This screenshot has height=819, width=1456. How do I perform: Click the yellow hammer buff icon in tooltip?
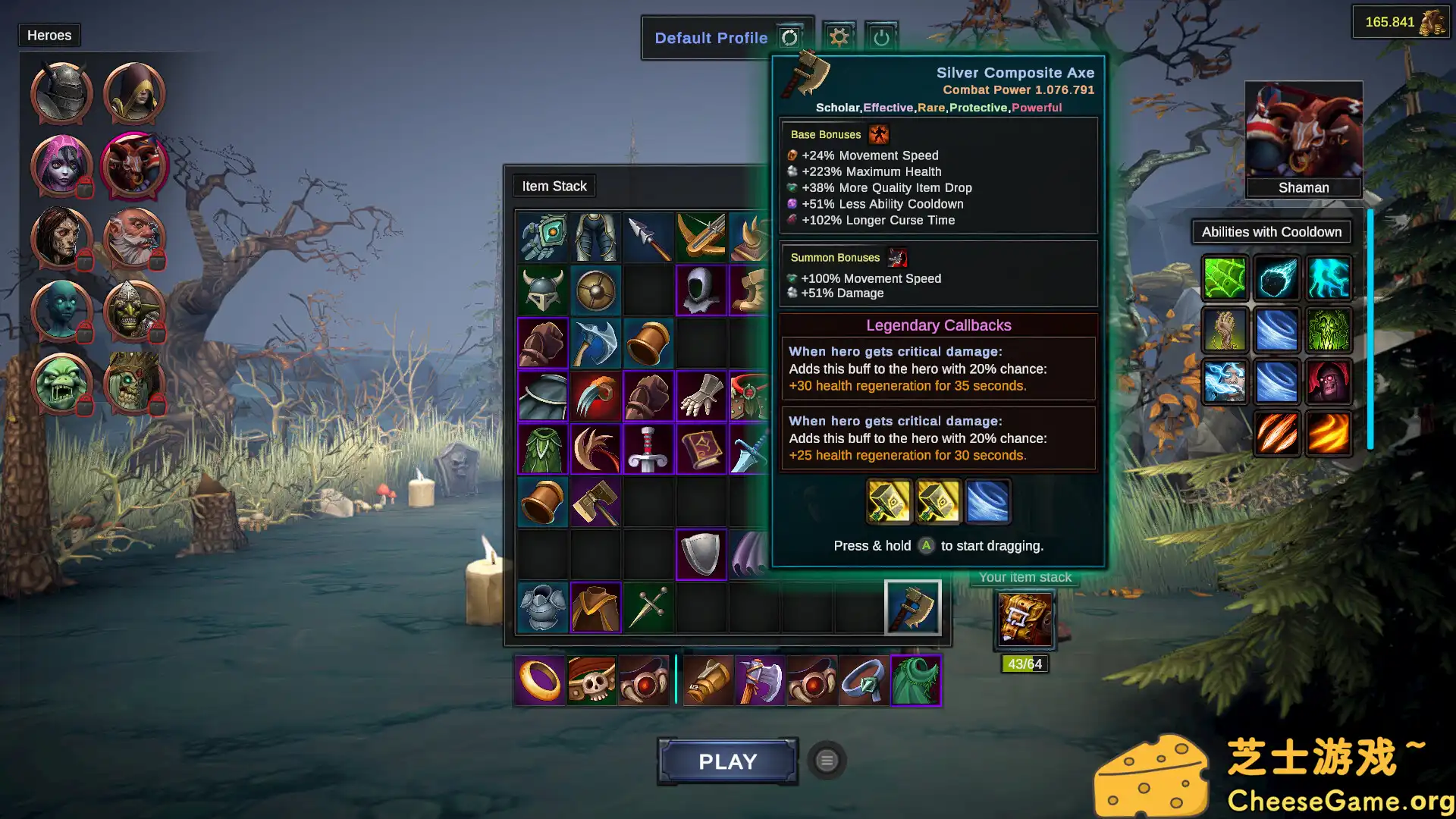[888, 501]
